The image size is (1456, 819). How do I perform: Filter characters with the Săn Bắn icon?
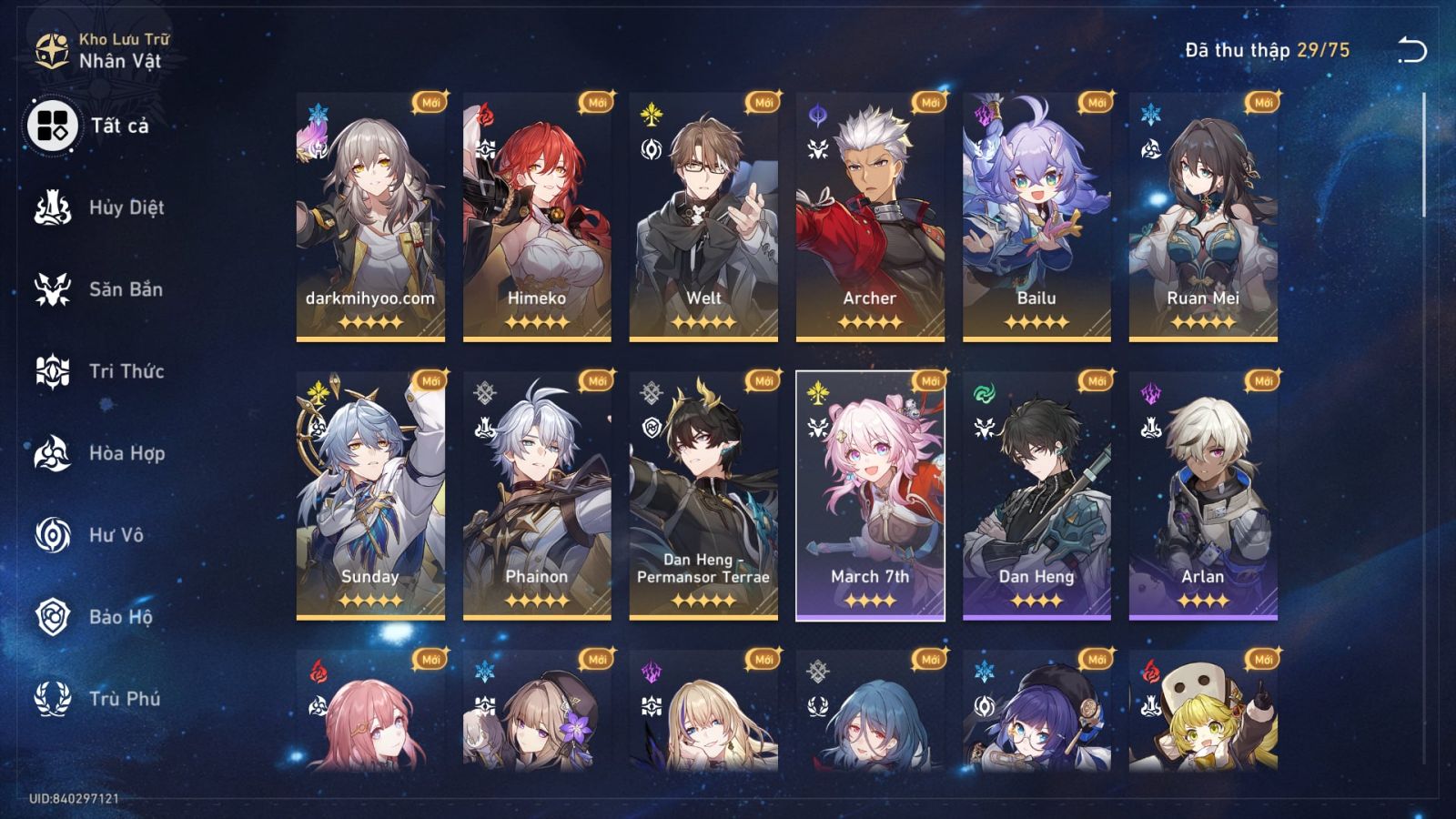click(52, 289)
